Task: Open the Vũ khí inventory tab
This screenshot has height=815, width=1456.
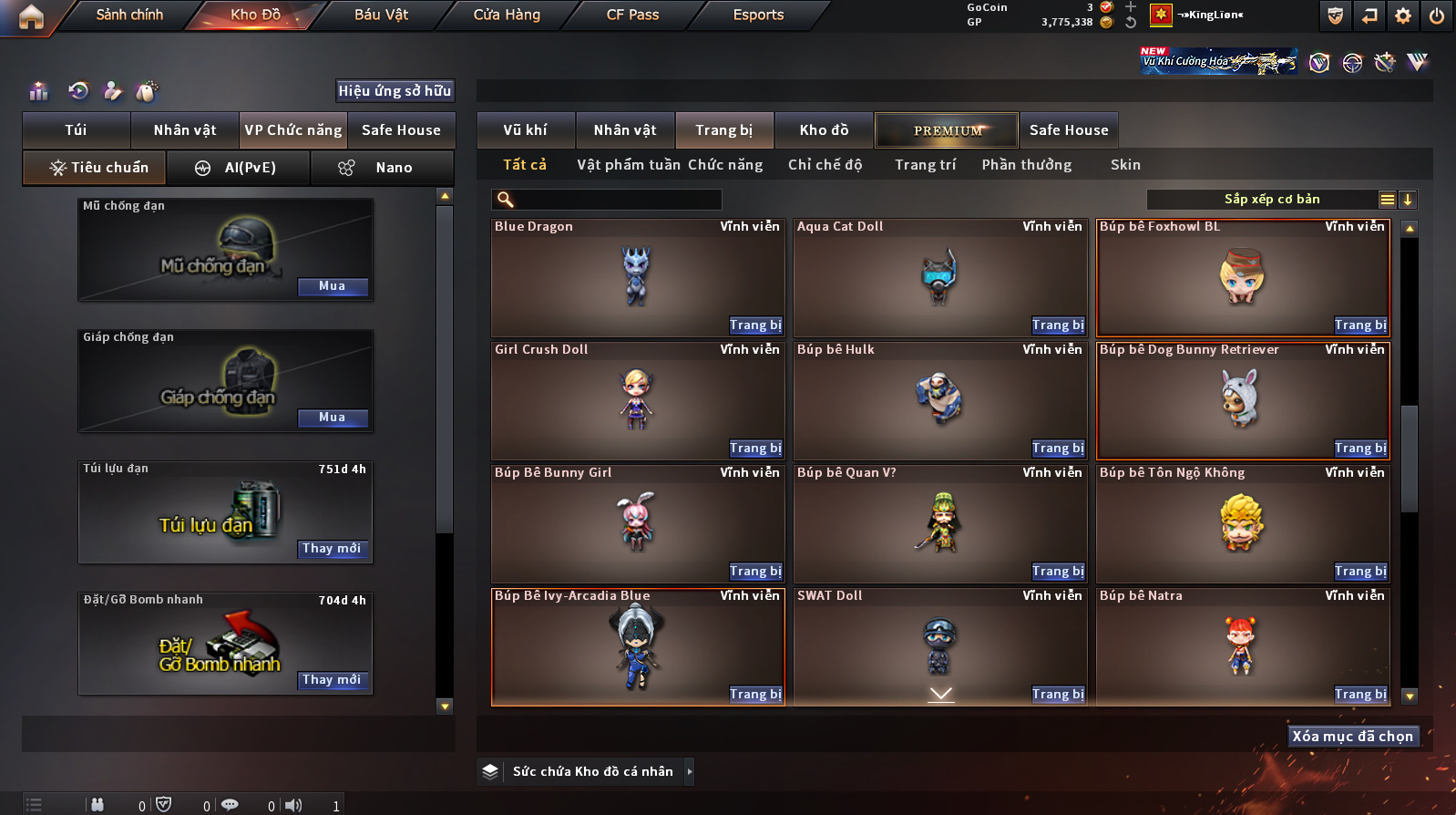Action: tap(526, 130)
